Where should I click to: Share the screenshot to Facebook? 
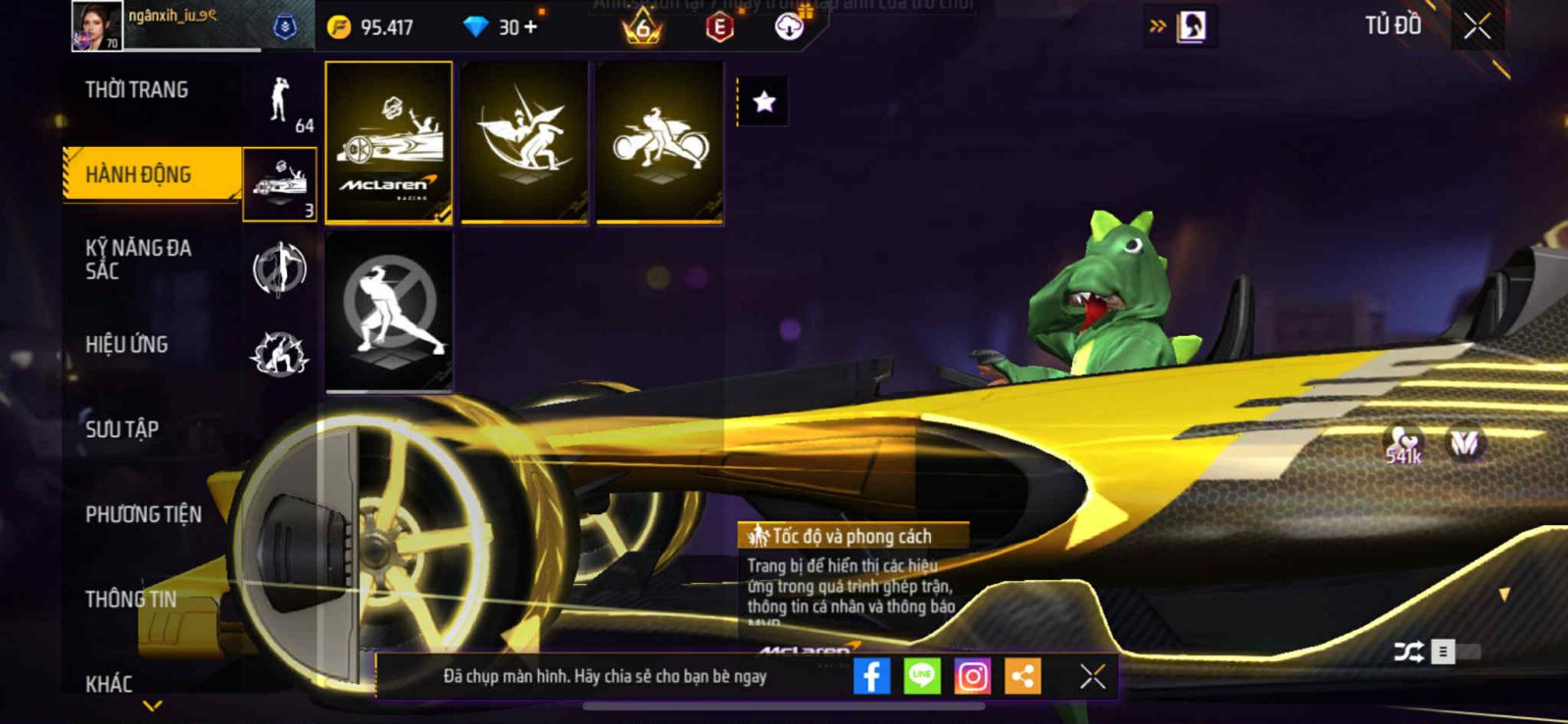click(871, 676)
